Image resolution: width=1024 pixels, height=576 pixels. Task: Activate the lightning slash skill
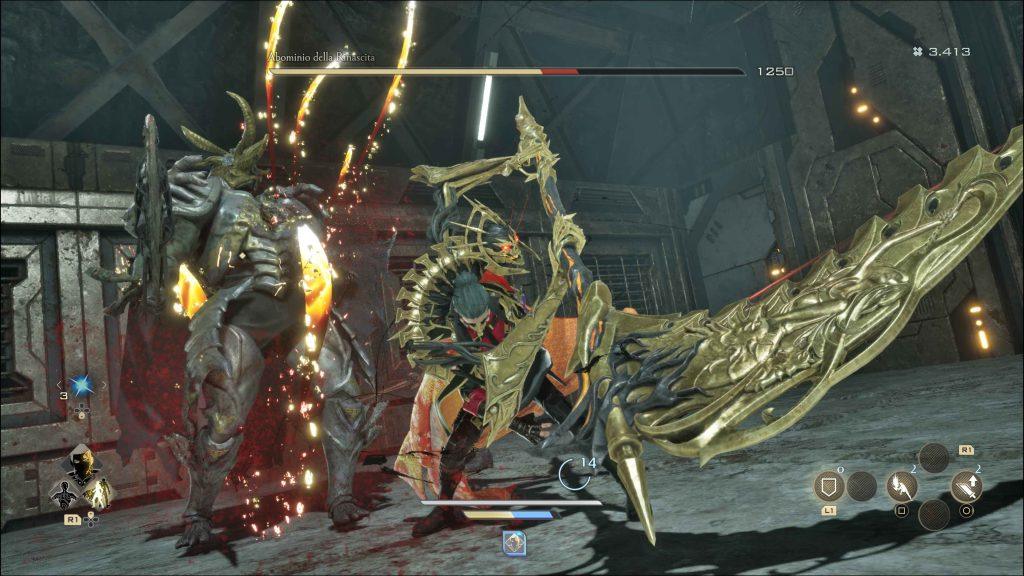[x=902, y=487]
